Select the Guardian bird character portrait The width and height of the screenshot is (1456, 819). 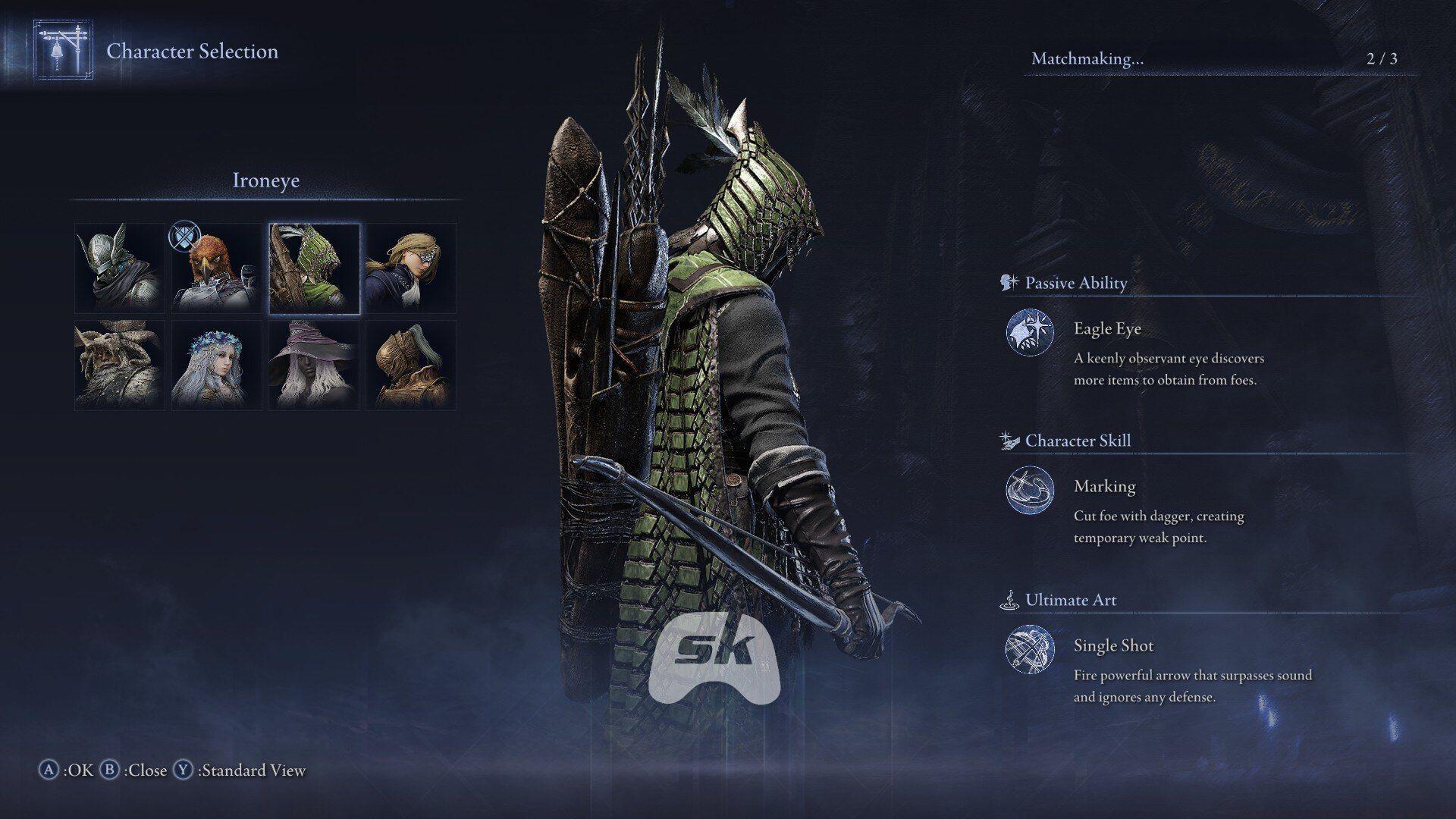pyautogui.click(x=216, y=266)
